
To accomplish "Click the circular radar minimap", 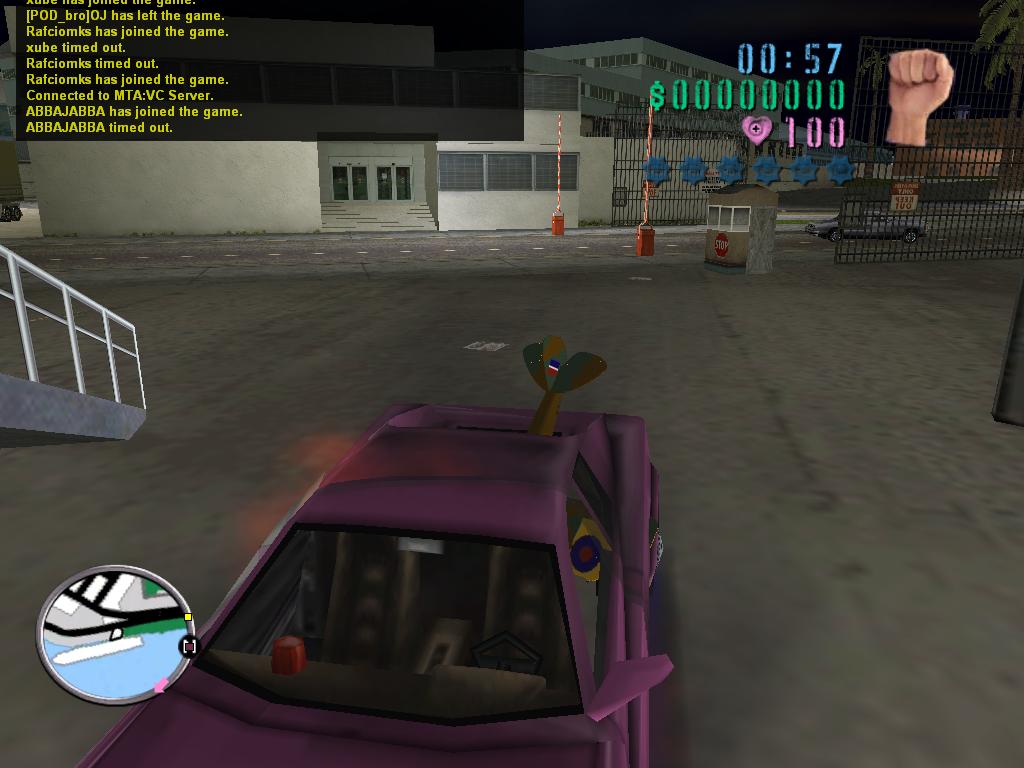I will tap(115, 633).
